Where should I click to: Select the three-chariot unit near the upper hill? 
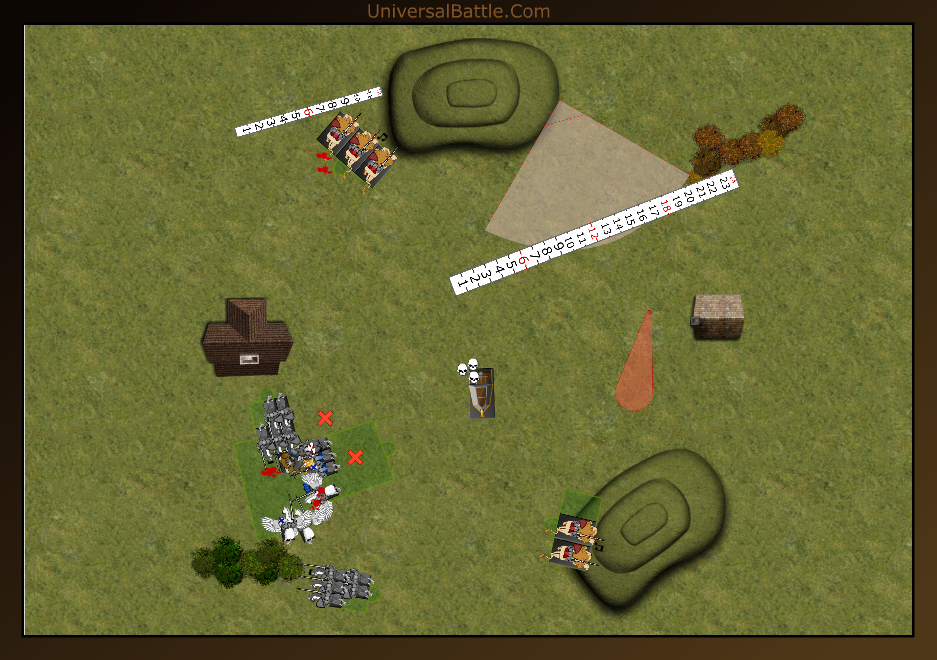coord(358,150)
